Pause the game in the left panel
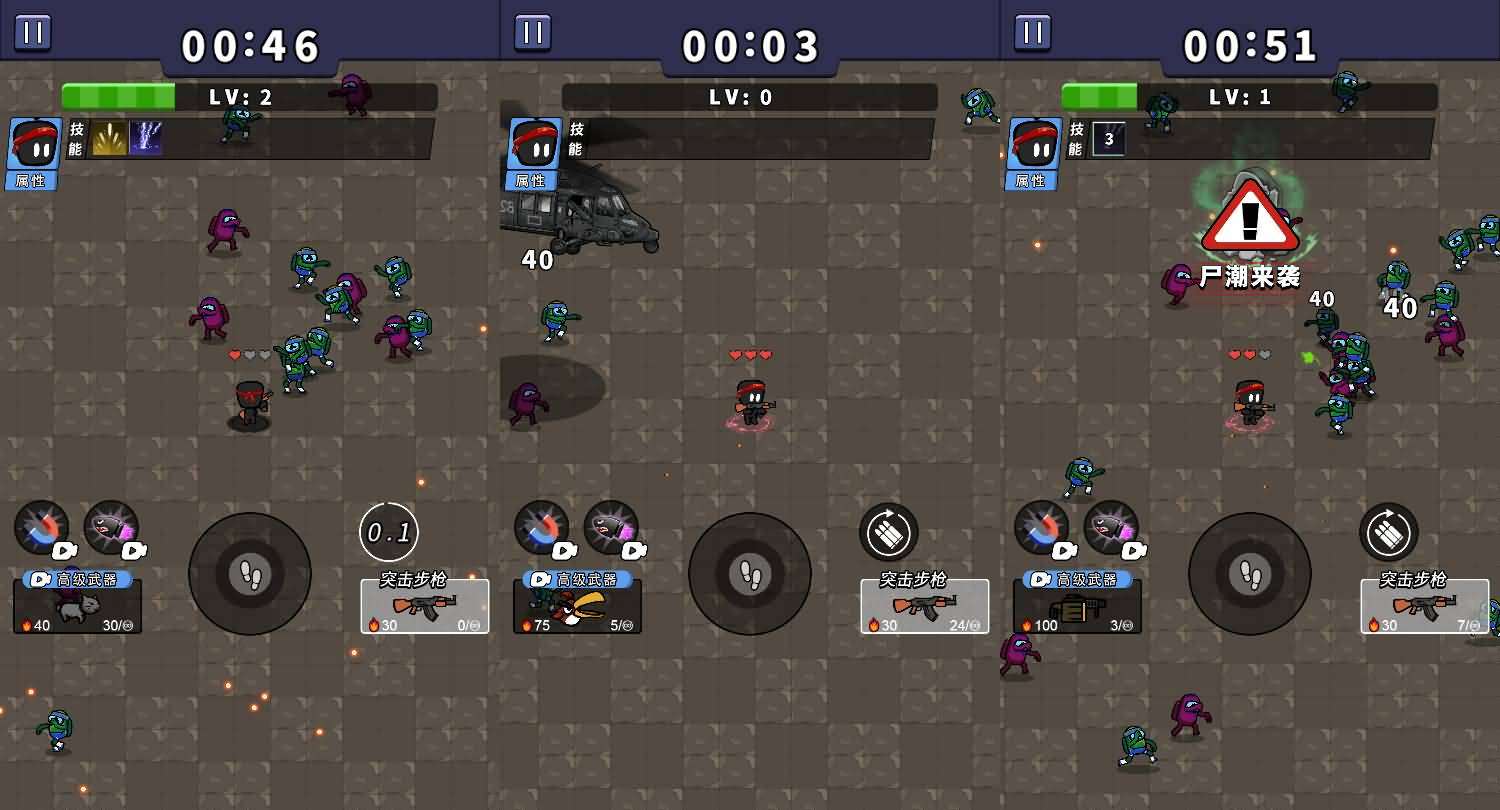This screenshot has width=1500, height=810. [31, 31]
